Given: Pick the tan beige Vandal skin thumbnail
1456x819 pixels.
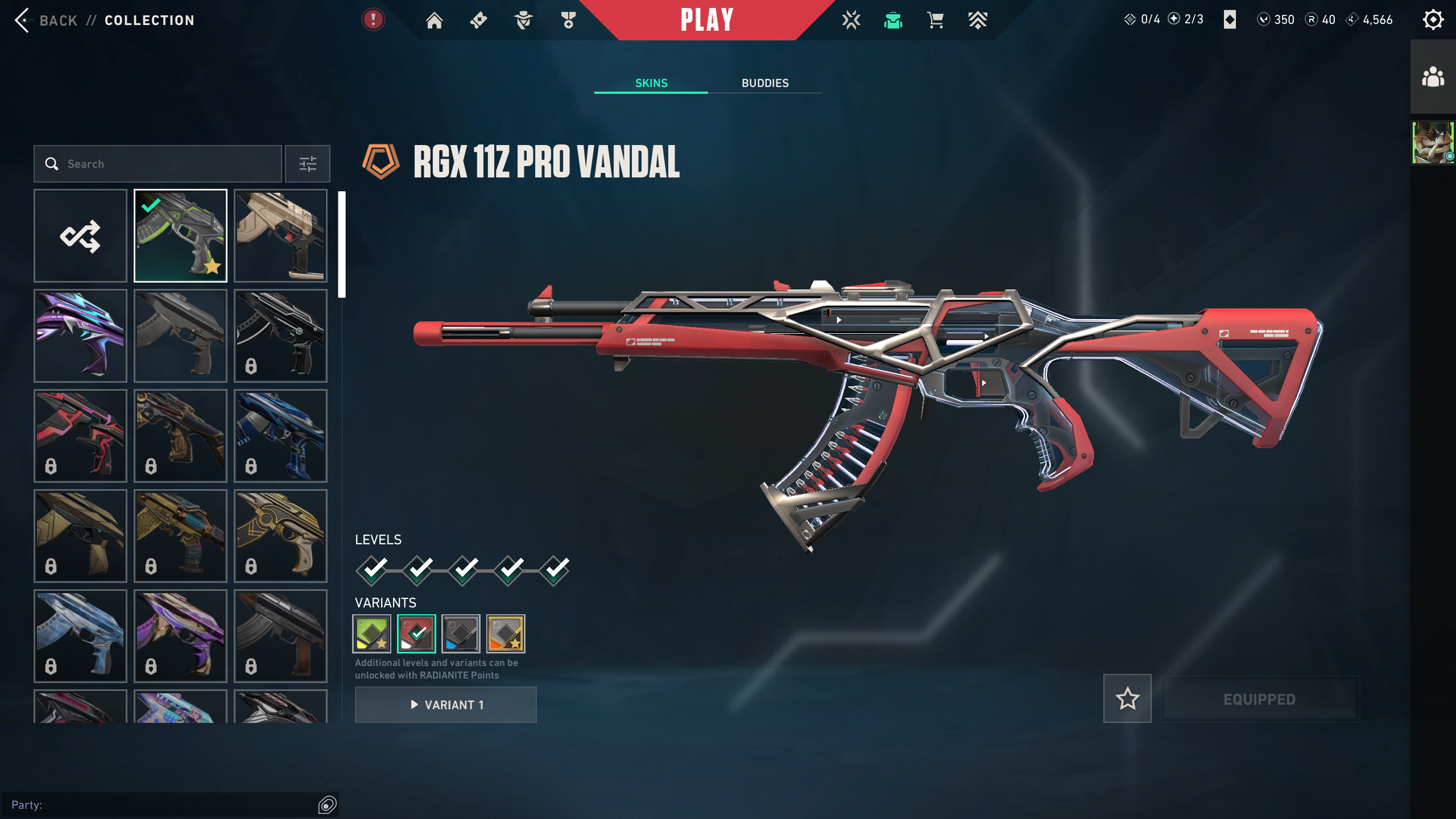Looking at the screenshot, I should tap(280, 236).
